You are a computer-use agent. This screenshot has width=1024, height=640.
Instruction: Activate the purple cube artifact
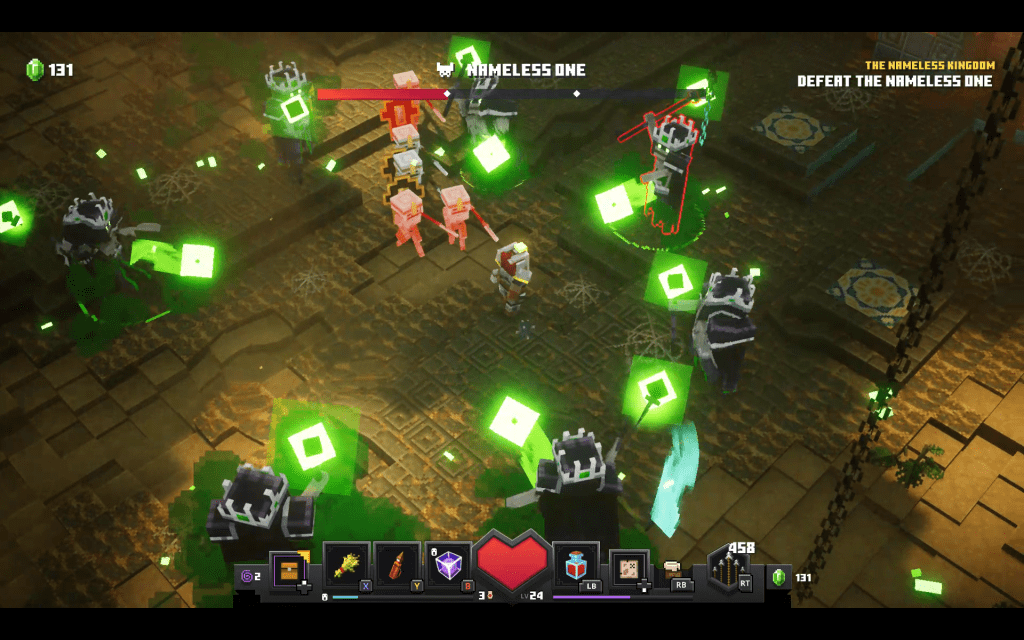point(448,566)
